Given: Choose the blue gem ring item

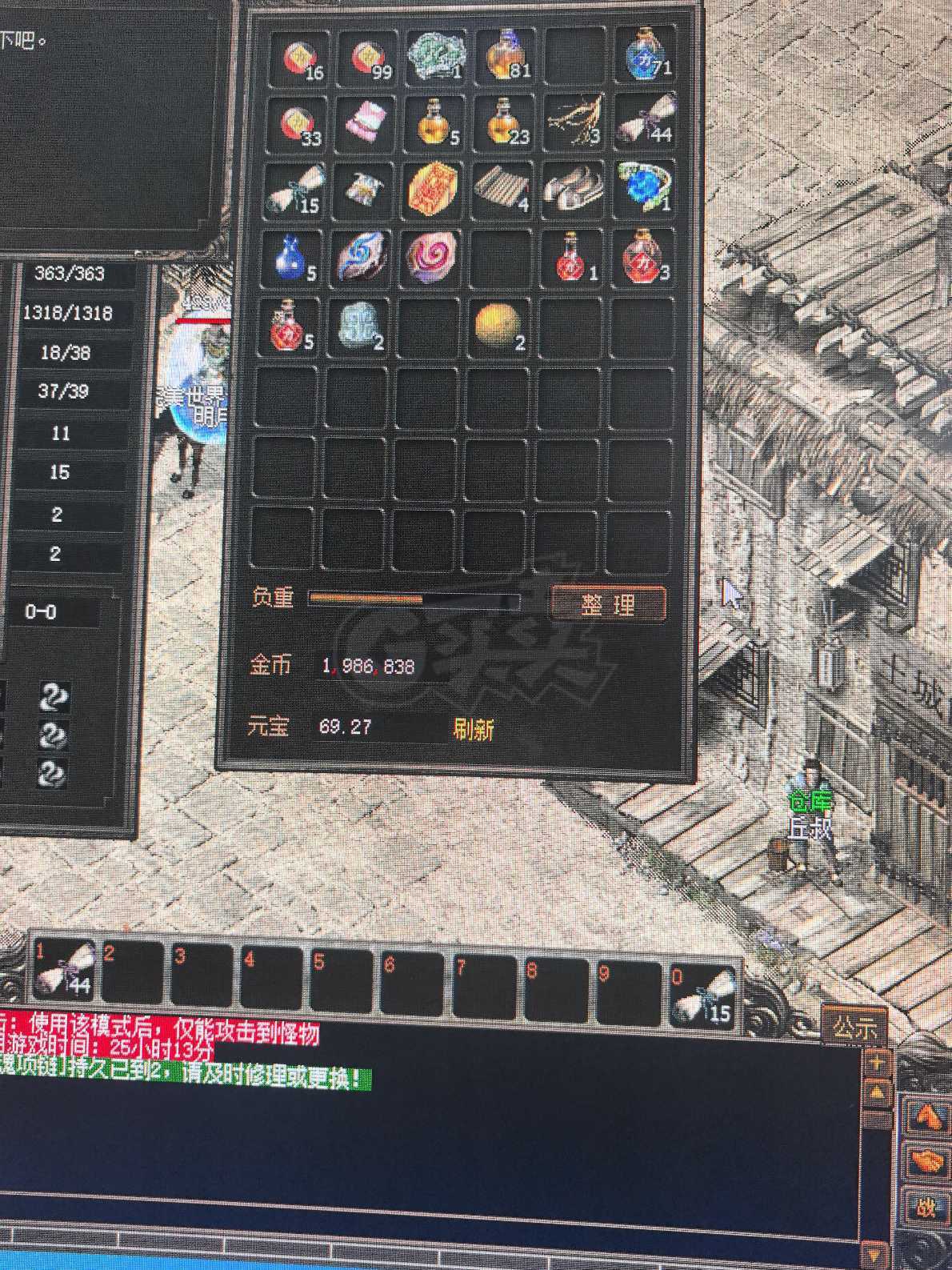Looking at the screenshot, I should 643,187.
